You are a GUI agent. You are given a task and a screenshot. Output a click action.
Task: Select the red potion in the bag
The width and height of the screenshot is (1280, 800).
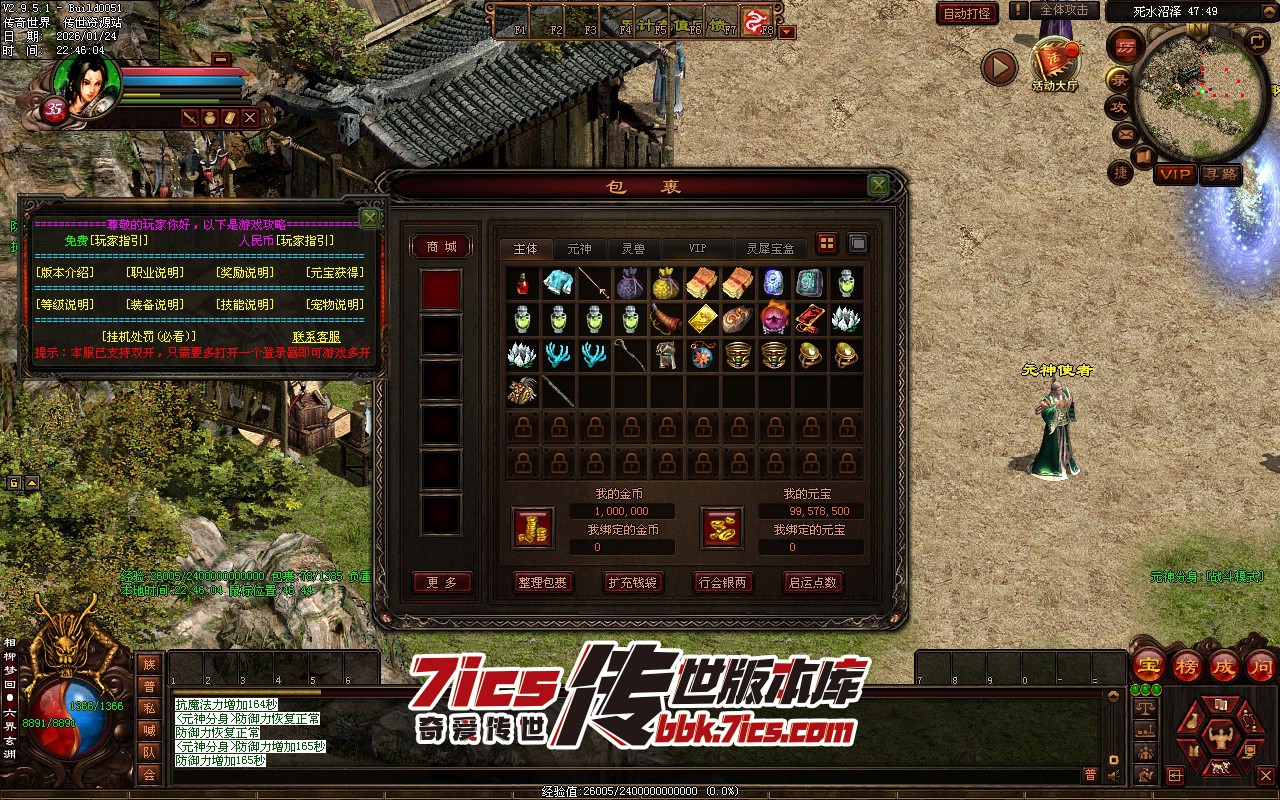point(522,284)
